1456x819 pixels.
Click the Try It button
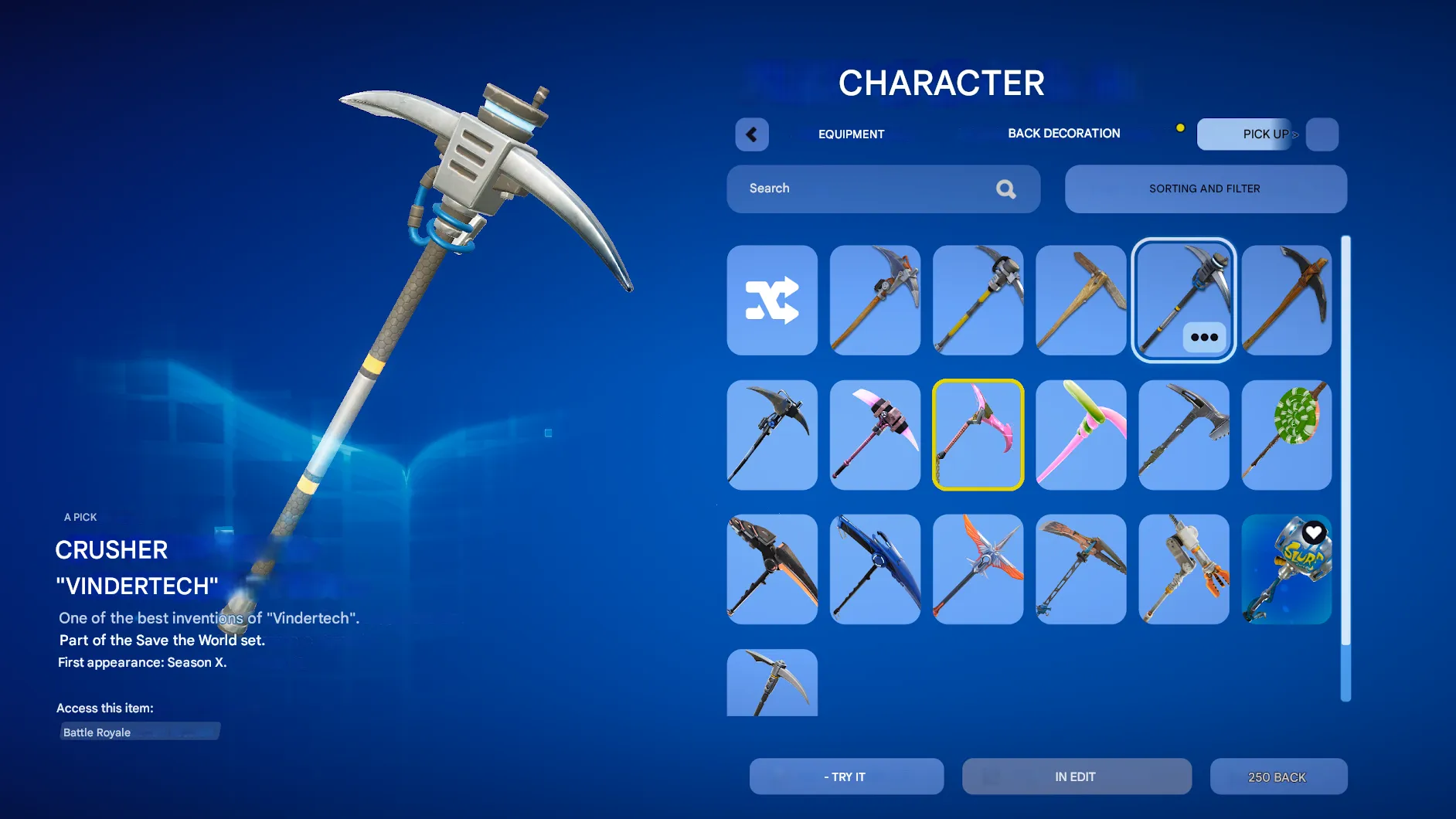tap(846, 777)
